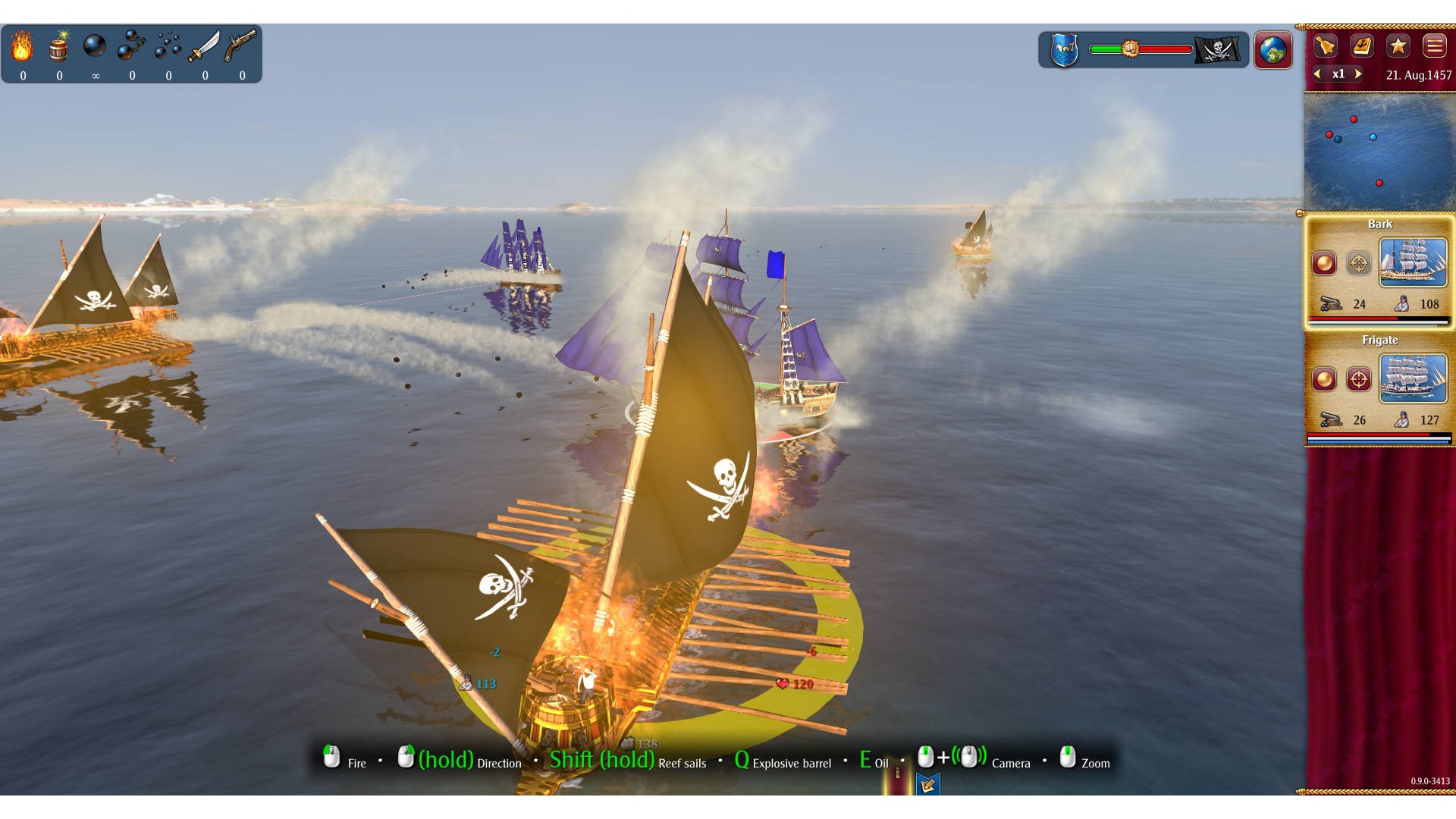Select the Frigate ship portrait
This screenshot has width=1456, height=819.
click(x=1413, y=378)
